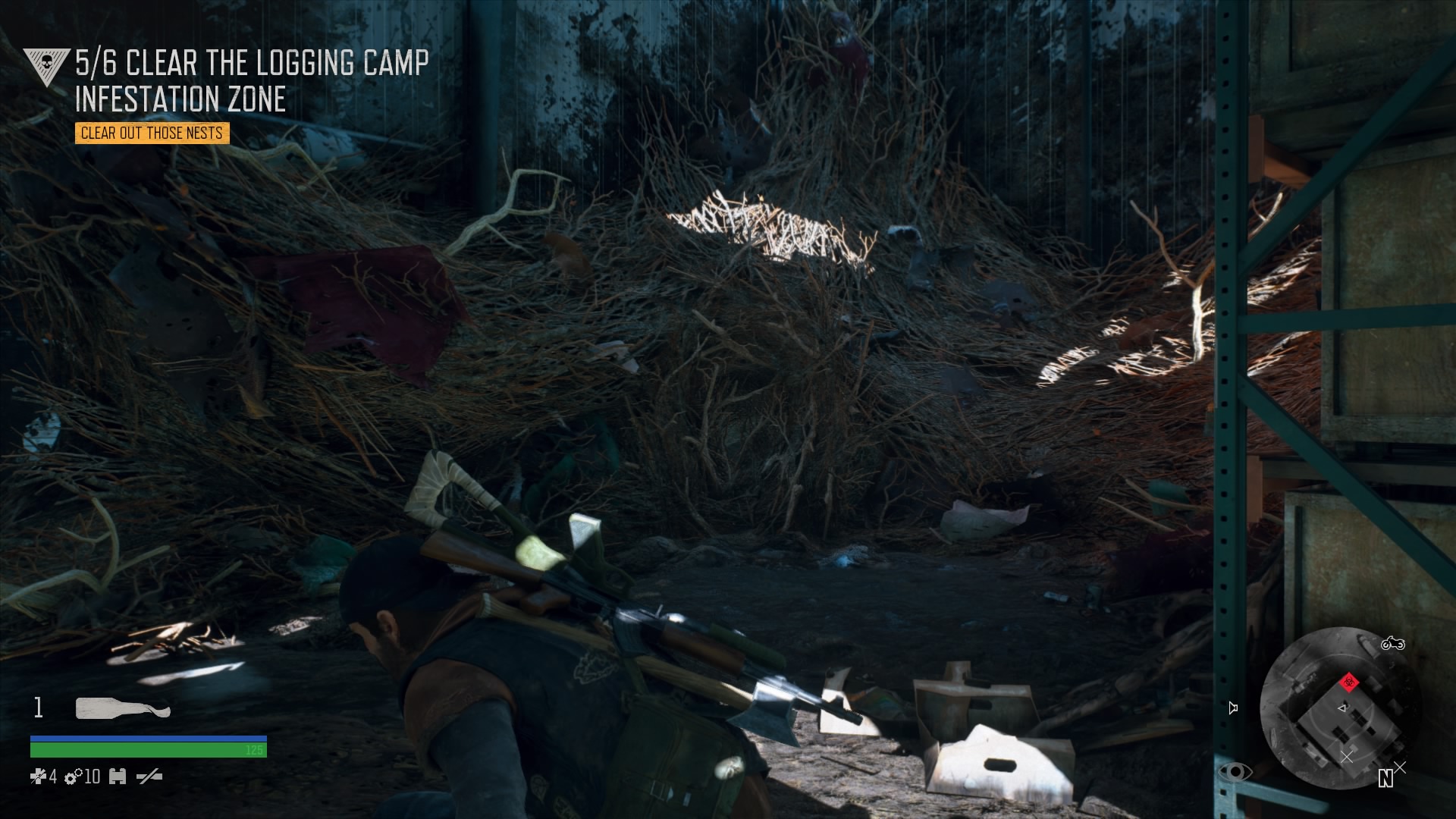Screen dimensions: 1456x819
Task: Click the red biohazard nest marker on minimap
Action: click(1349, 683)
